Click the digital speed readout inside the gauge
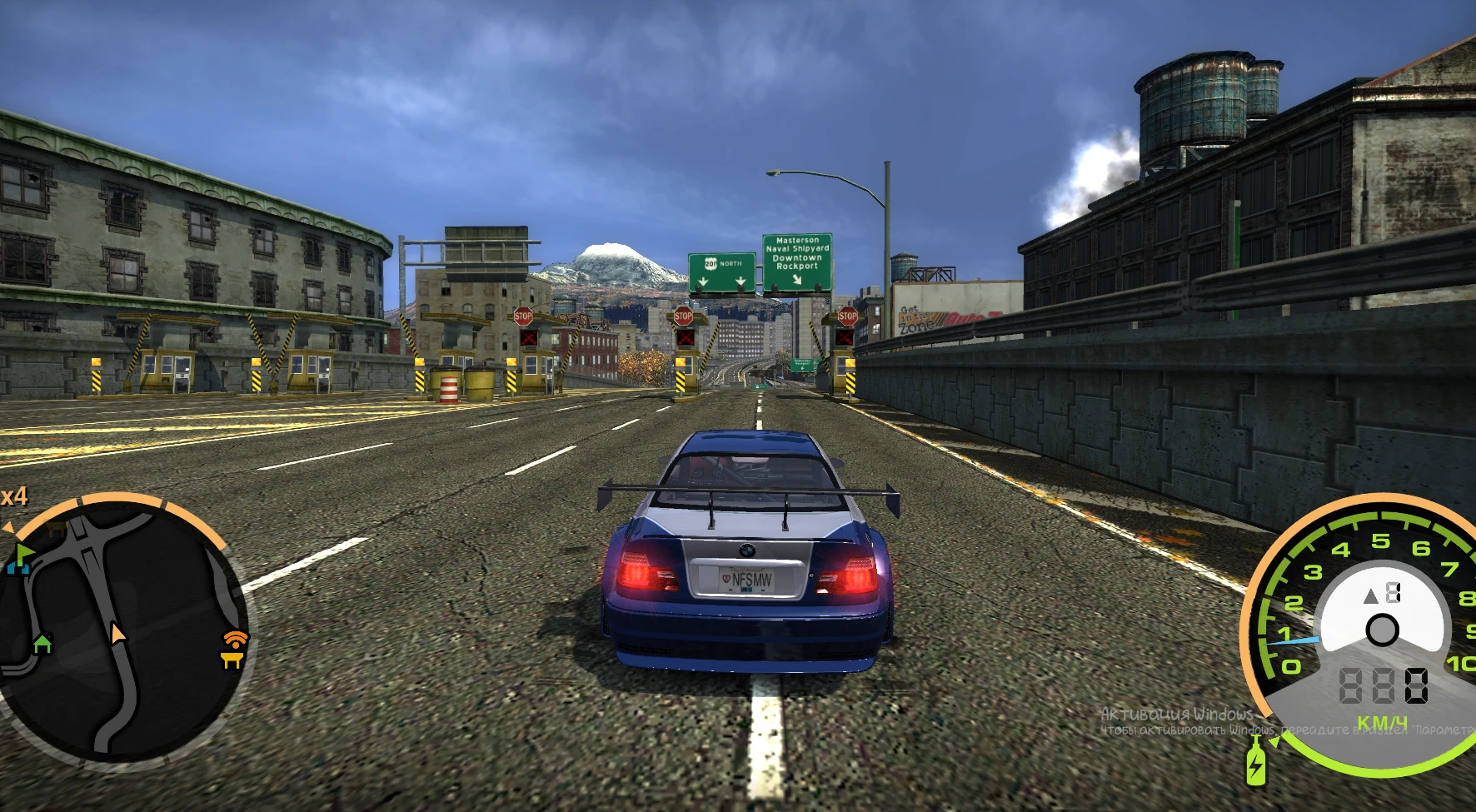 coord(1384,684)
